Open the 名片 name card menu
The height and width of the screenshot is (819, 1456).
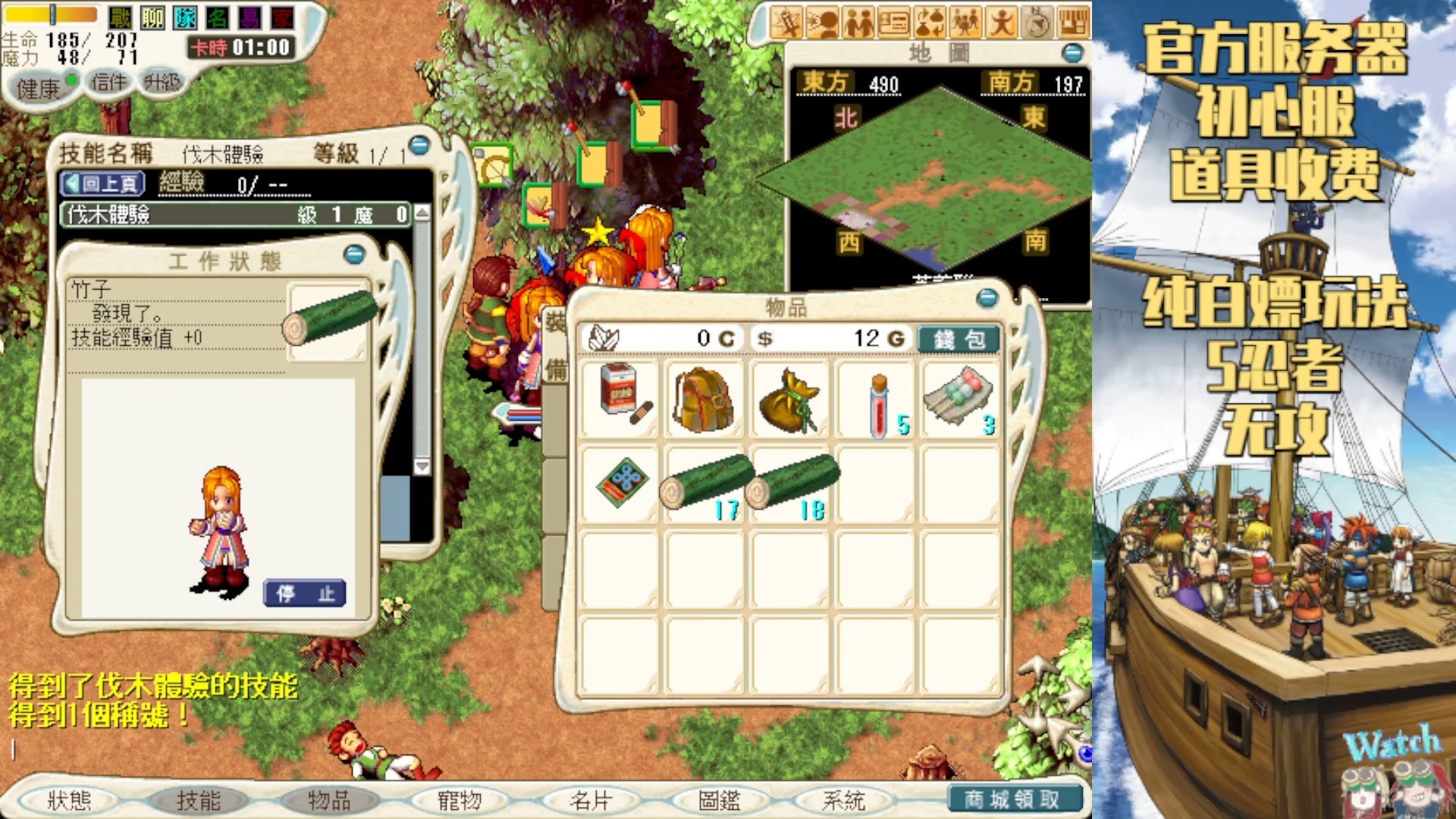(590, 800)
